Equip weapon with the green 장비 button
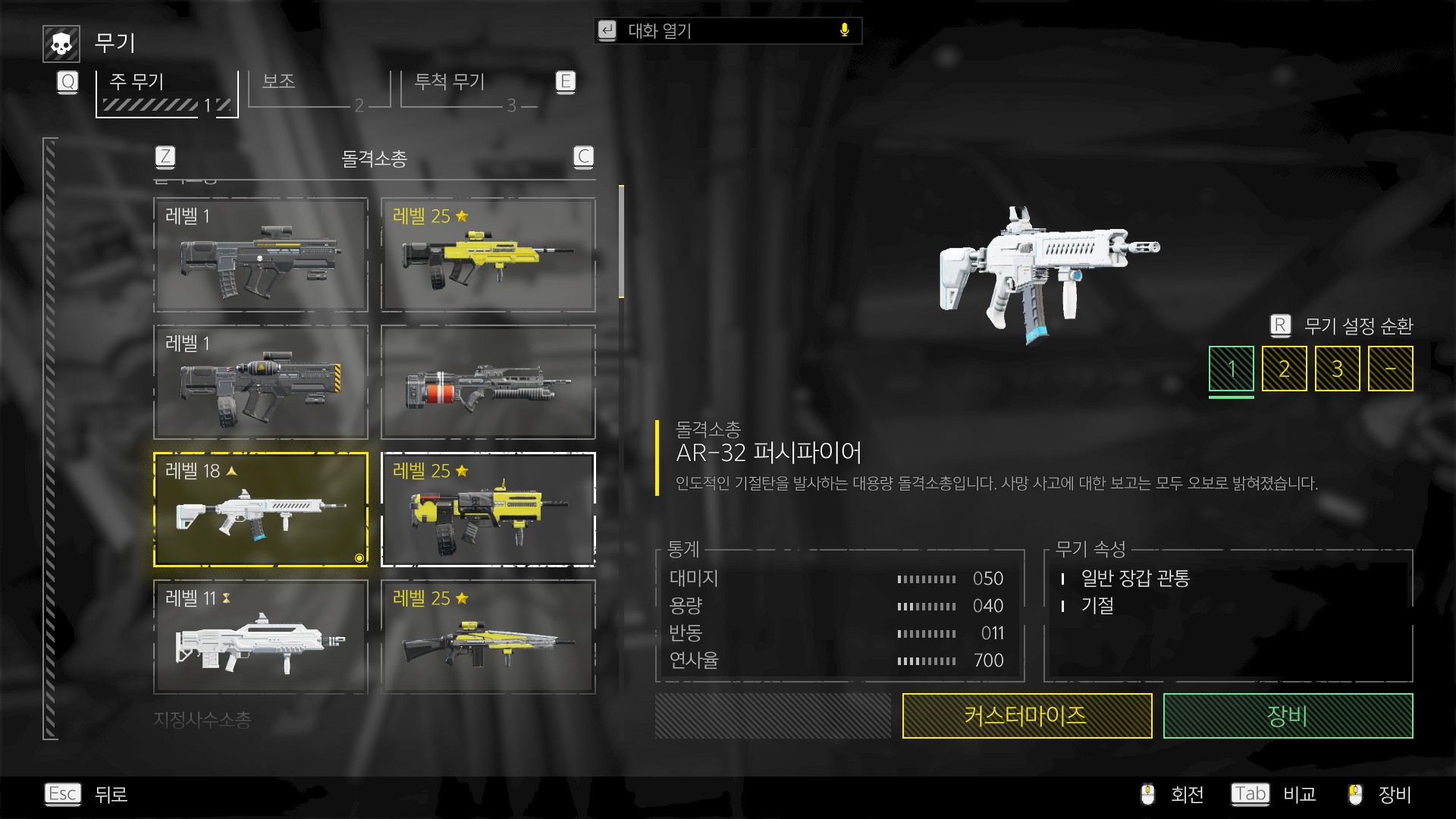1456x819 pixels. pyautogui.click(x=1288, y=716)
